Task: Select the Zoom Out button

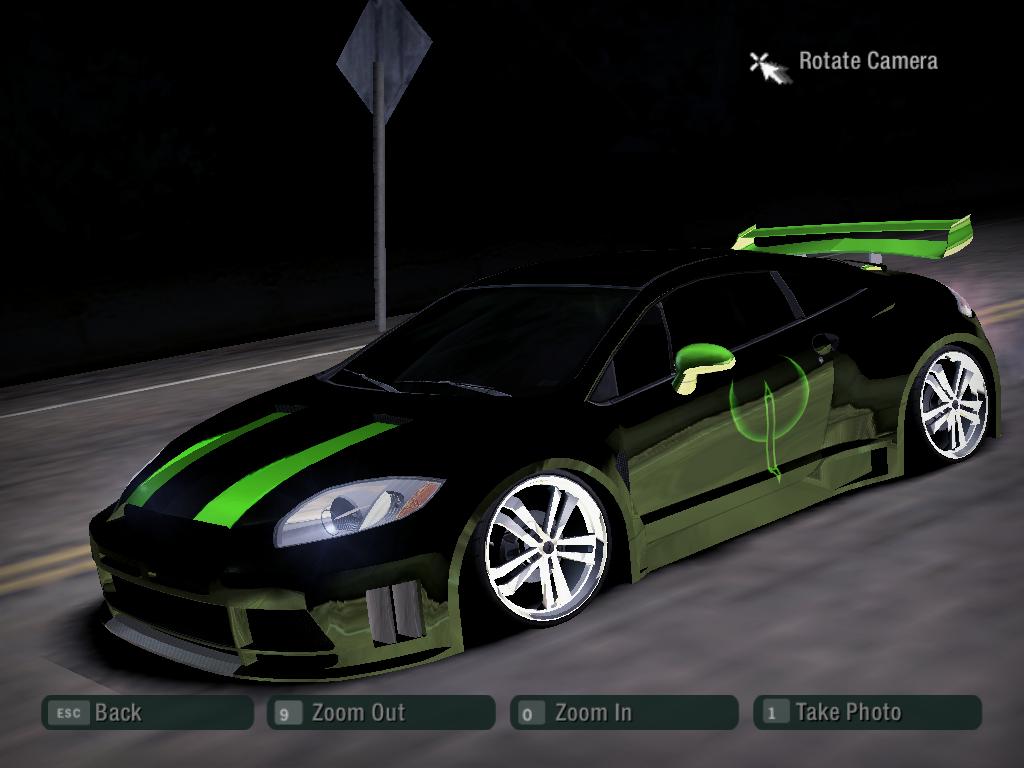Action: pyautogui.click(x=381, y=713)
